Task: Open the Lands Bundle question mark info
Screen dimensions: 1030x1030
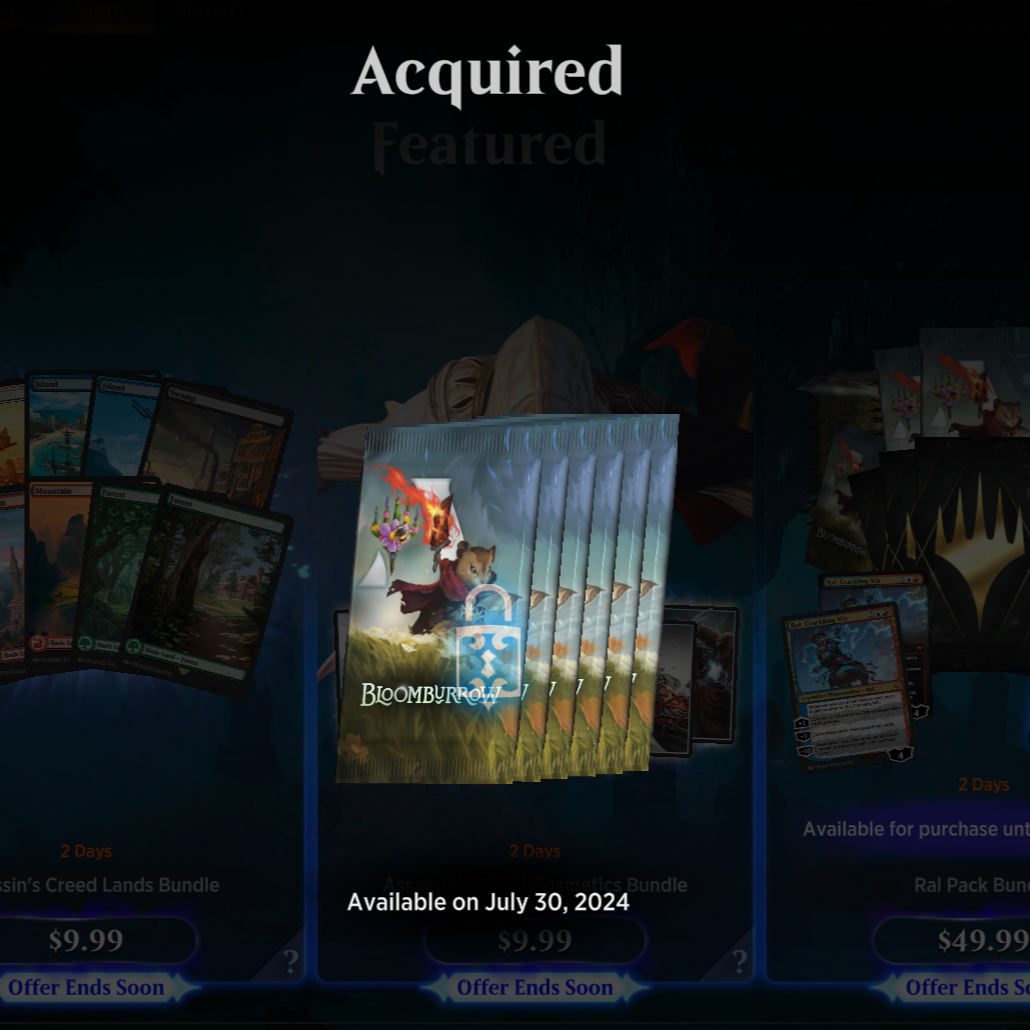Action: [x=290, y=962]
